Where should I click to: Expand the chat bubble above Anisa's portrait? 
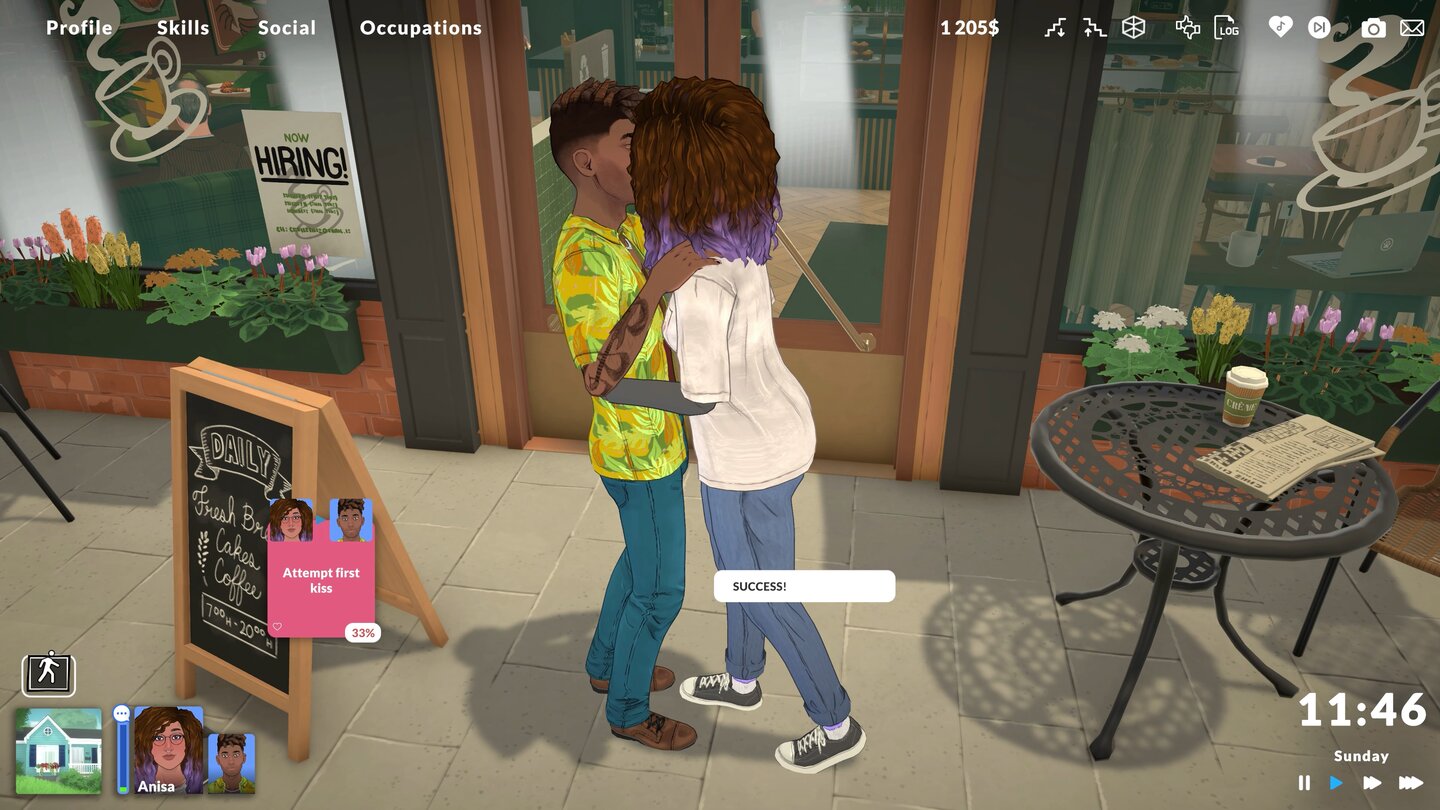122,712
